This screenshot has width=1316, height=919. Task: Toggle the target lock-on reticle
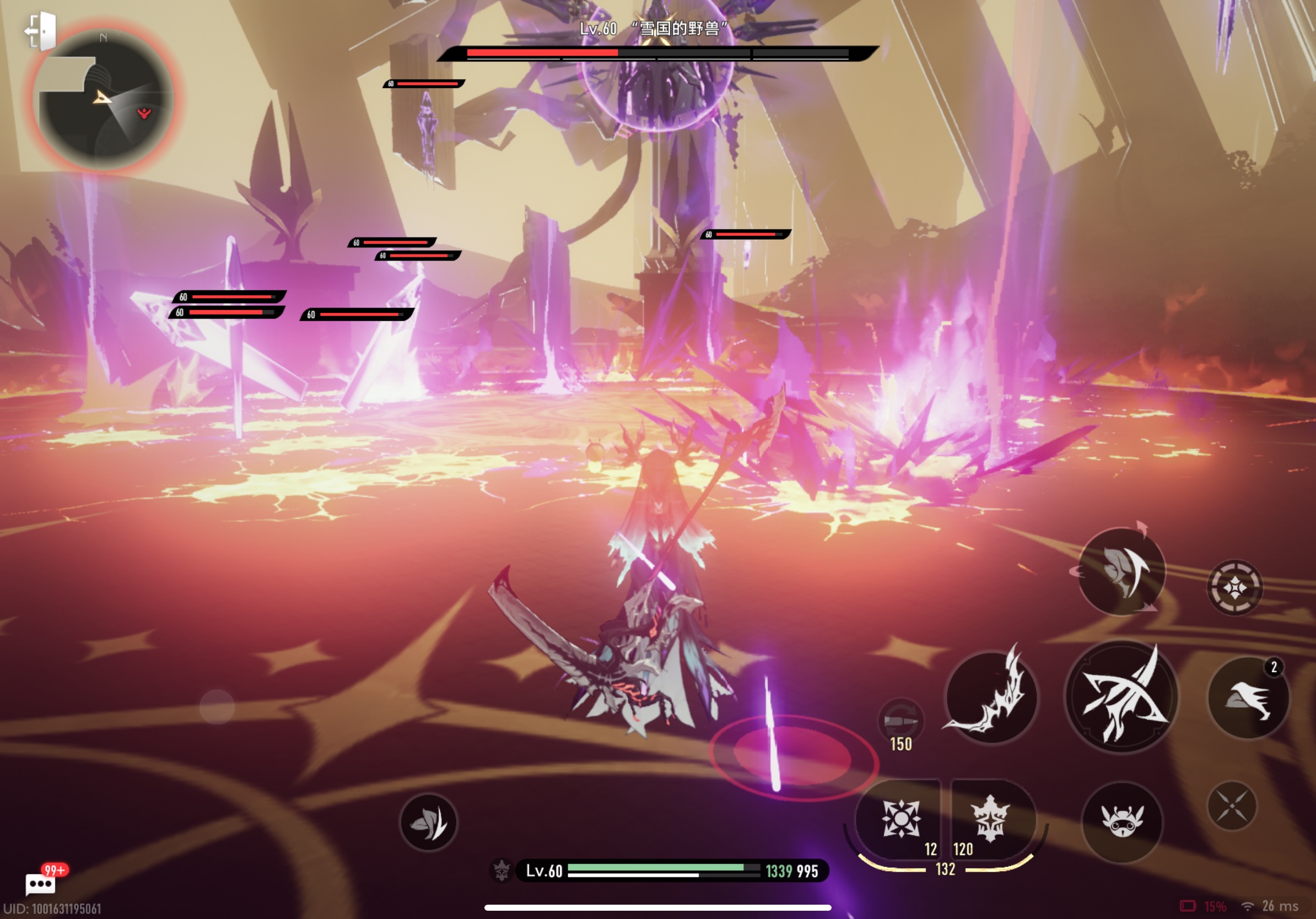(1234, 588)
